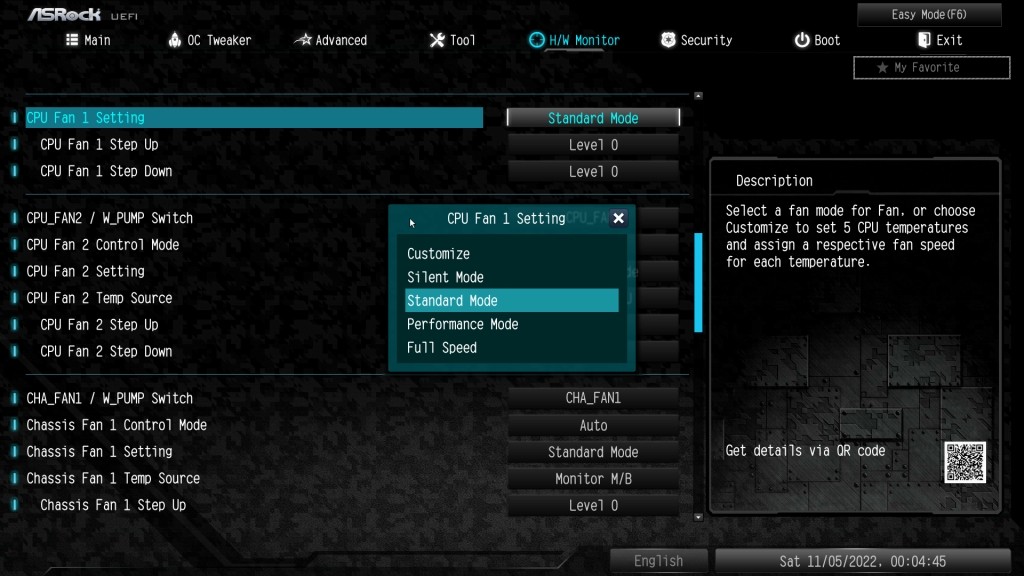Open the CHA_FAN1 / W_PUMP Switch dropdown
The image size is (1024, 576).
pyautogui.click(x=593, y=398)
